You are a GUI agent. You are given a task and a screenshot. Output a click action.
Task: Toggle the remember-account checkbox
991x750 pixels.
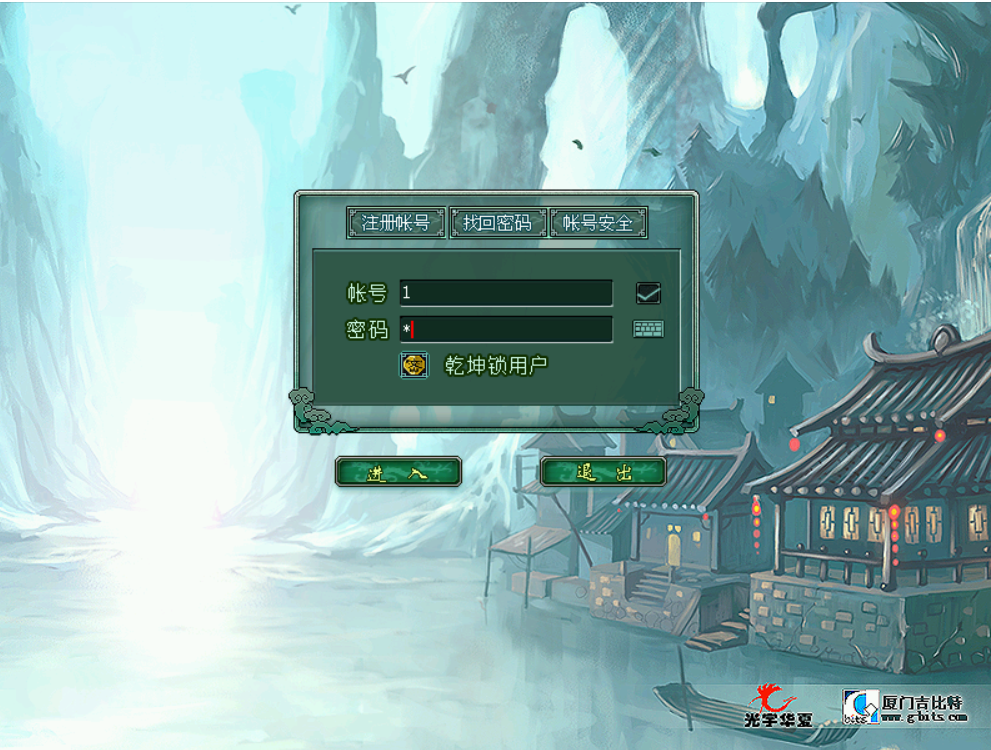tap(648, 293)
